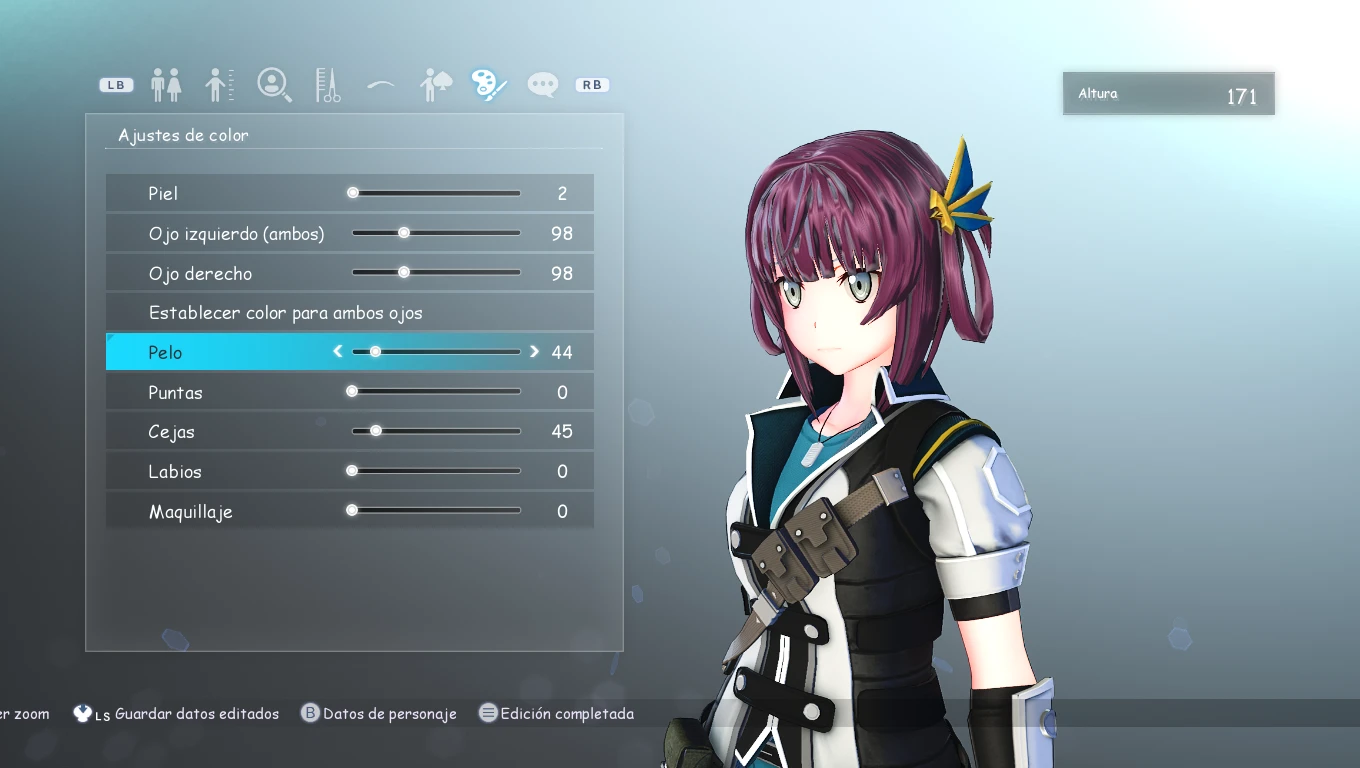Image resolution: width=1360 pixels, height=768 pixels.
Task: Switch to the comb and scissors hairstyle tab
Action: tap(328, 85)
